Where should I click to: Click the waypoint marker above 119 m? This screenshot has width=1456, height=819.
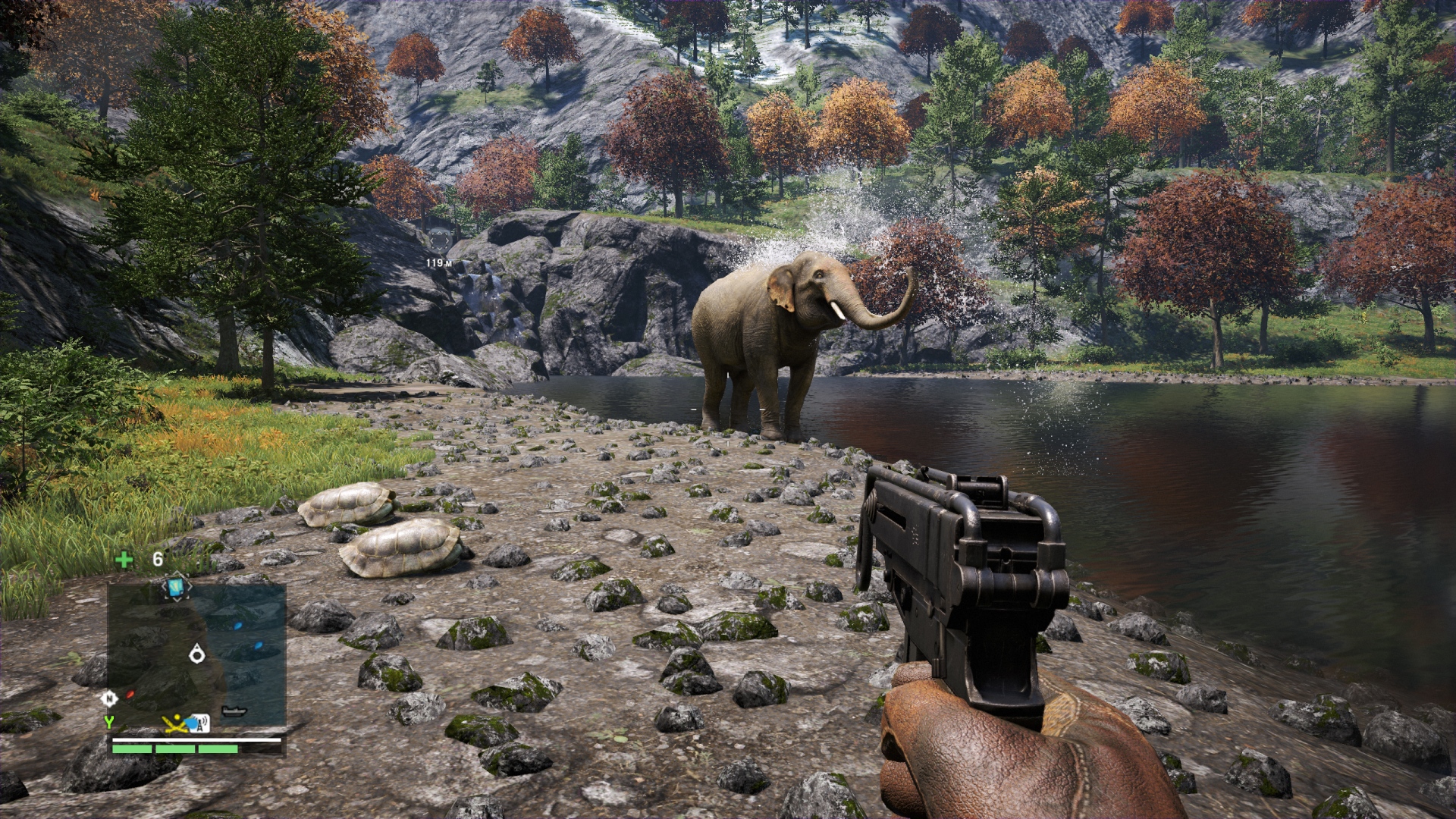click(439, 240)
